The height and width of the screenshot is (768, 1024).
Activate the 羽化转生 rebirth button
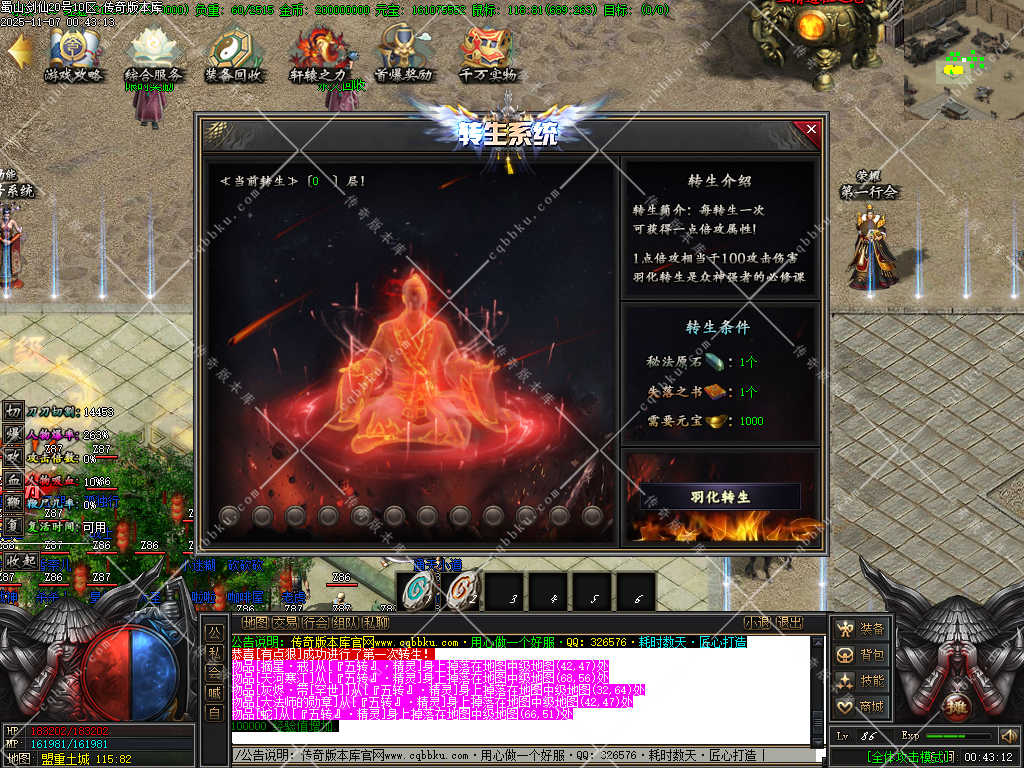[720, 497]
